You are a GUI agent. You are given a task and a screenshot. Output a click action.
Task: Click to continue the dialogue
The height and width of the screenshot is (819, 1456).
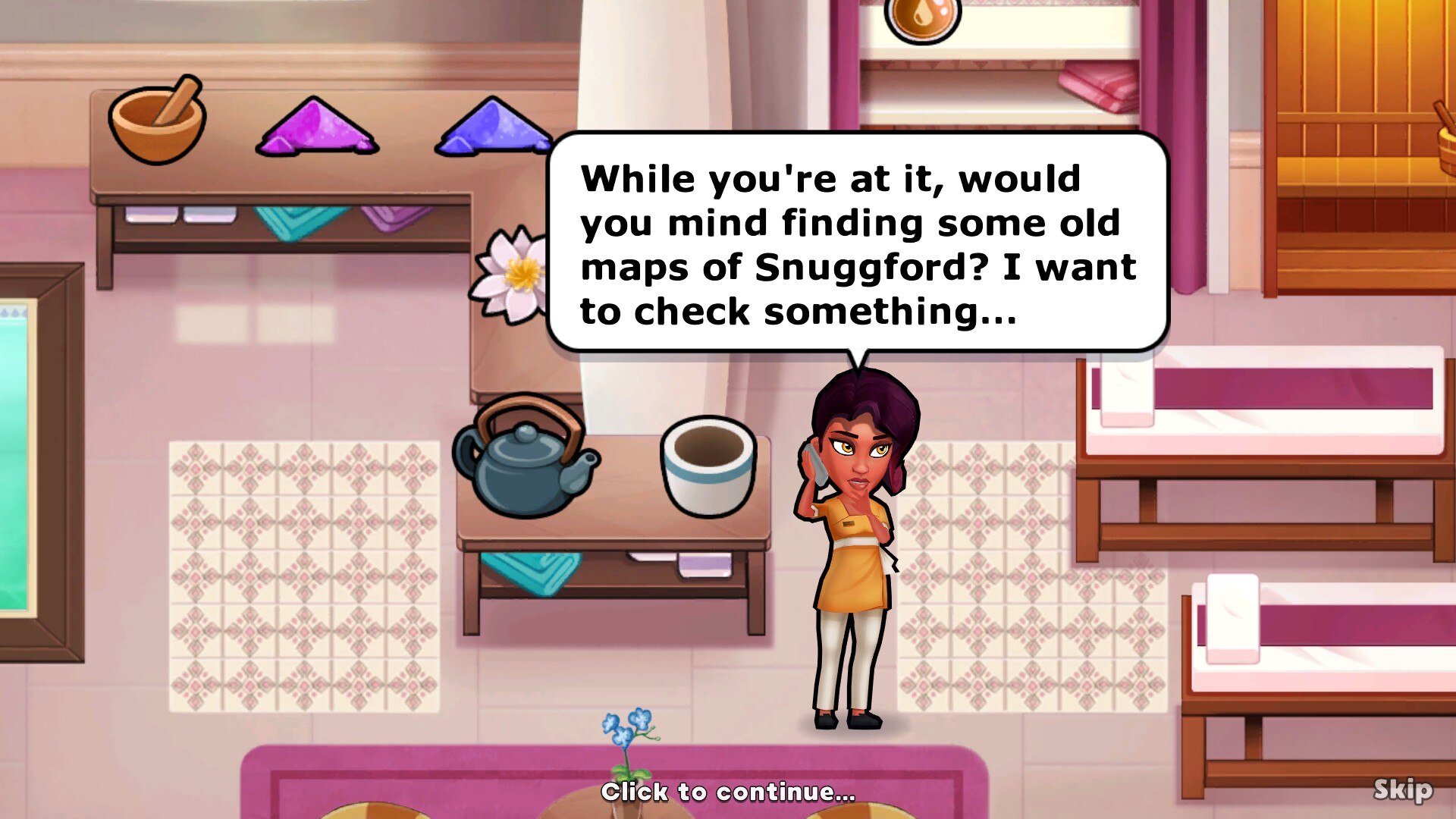click(728, 792)
